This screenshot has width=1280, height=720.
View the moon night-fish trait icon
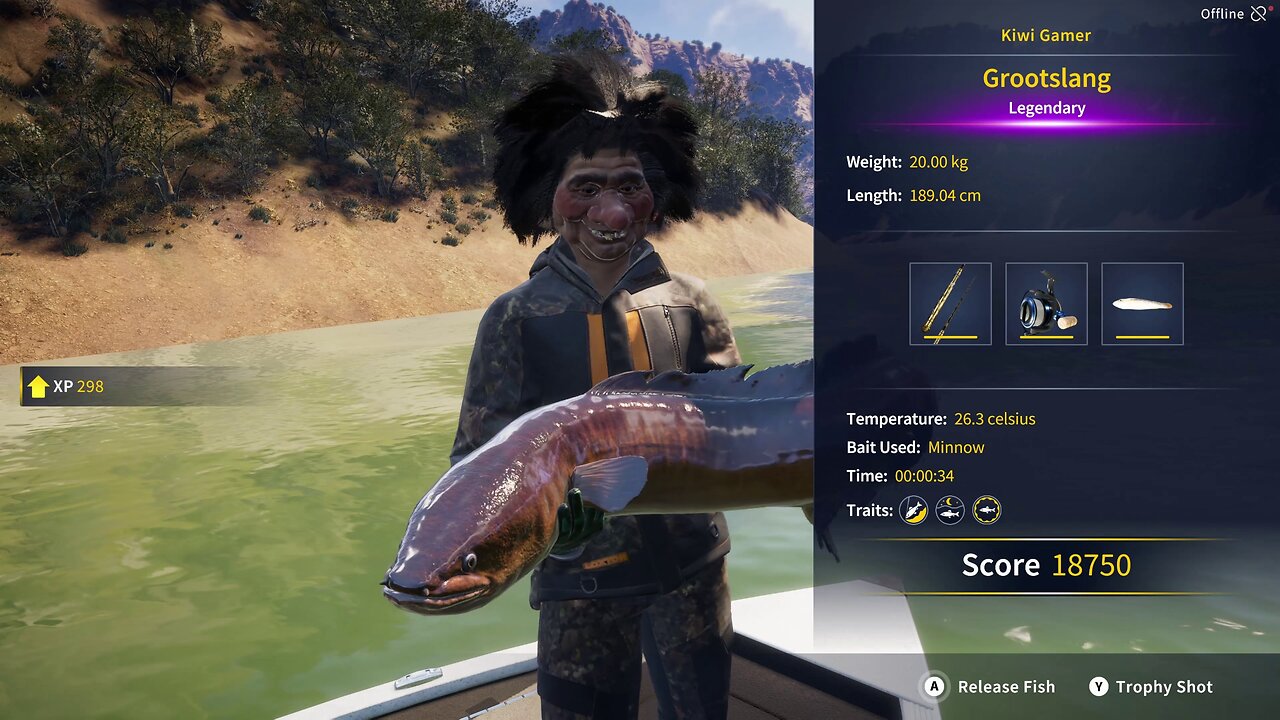click(950, 511)
